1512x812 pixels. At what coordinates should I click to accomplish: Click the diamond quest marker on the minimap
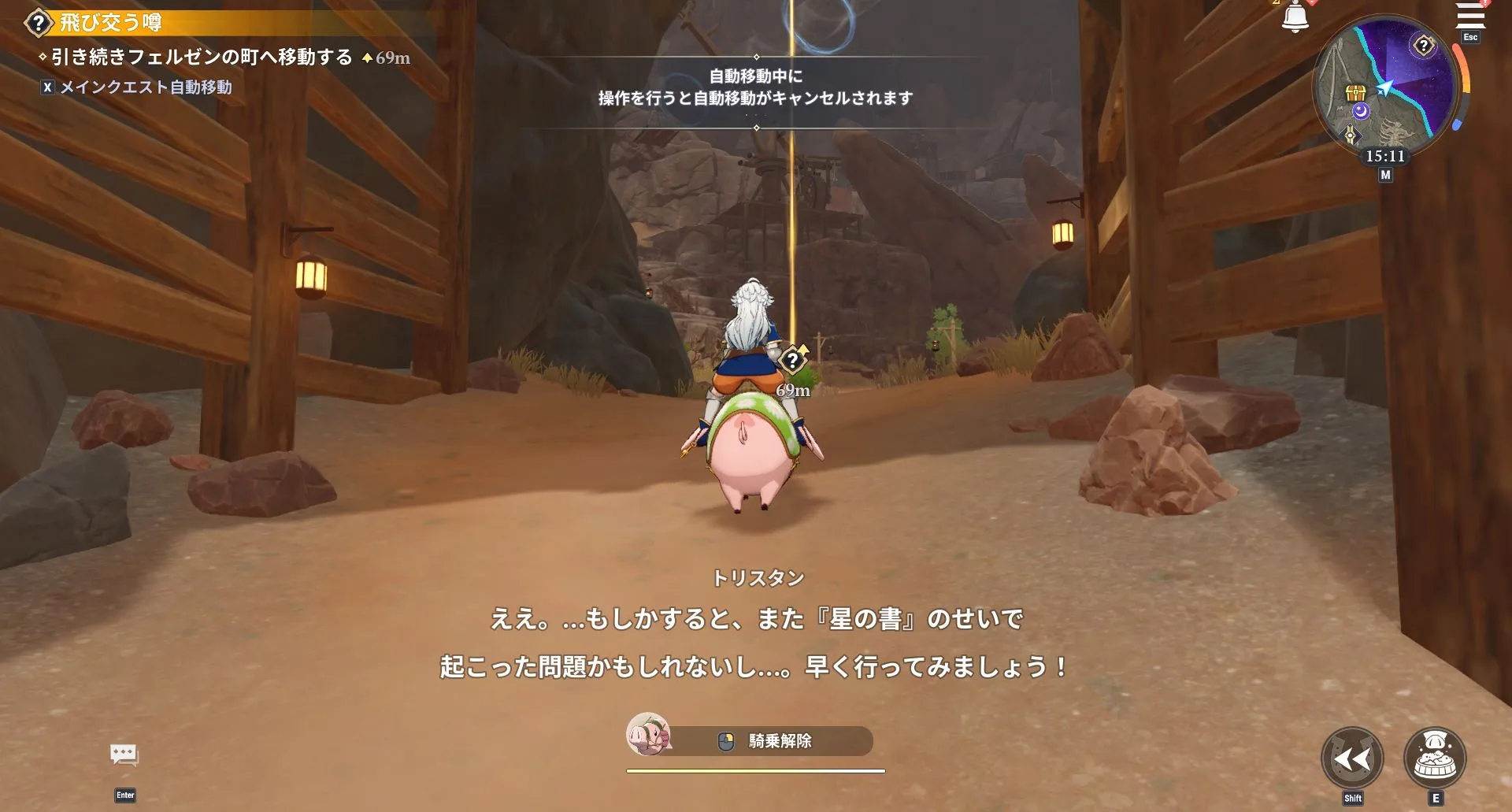[1351, 135]
